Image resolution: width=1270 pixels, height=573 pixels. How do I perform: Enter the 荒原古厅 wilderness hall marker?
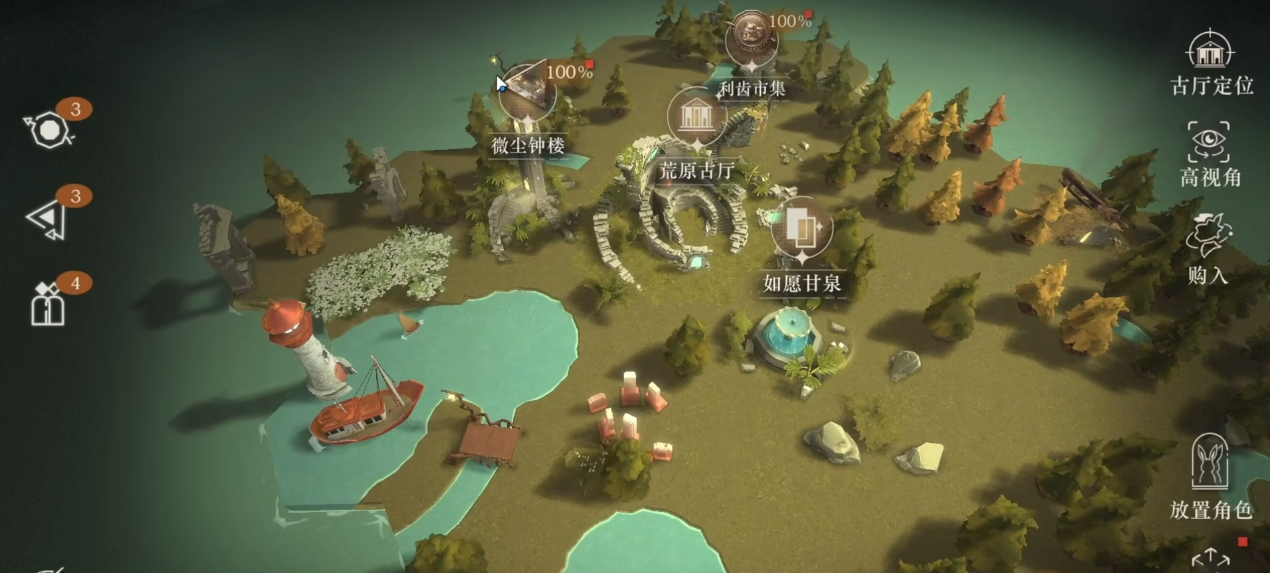click(696, 117)
